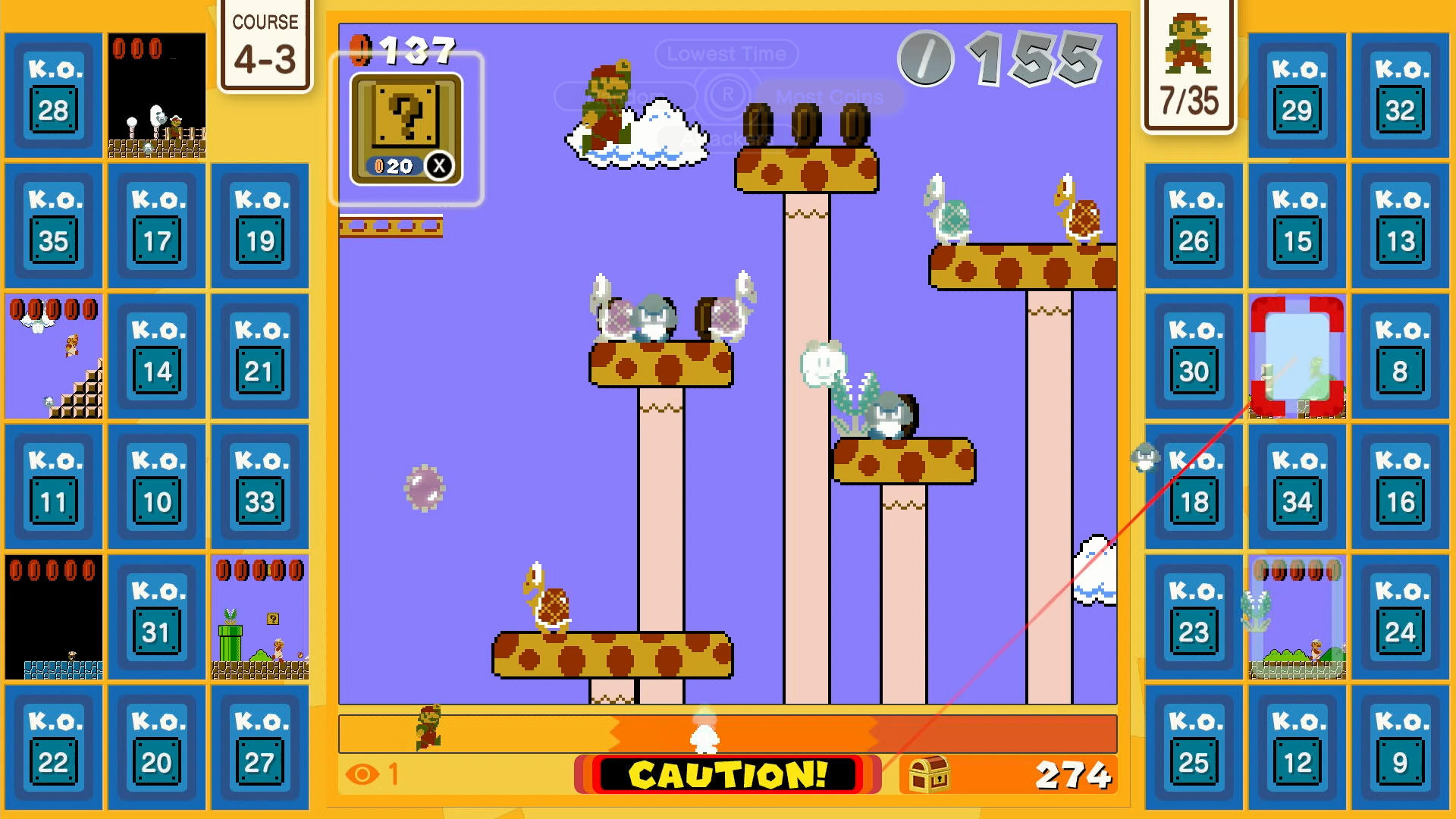Select the Lowest Time targeting strategy
Screen dimensions: 1456x819
726,53
